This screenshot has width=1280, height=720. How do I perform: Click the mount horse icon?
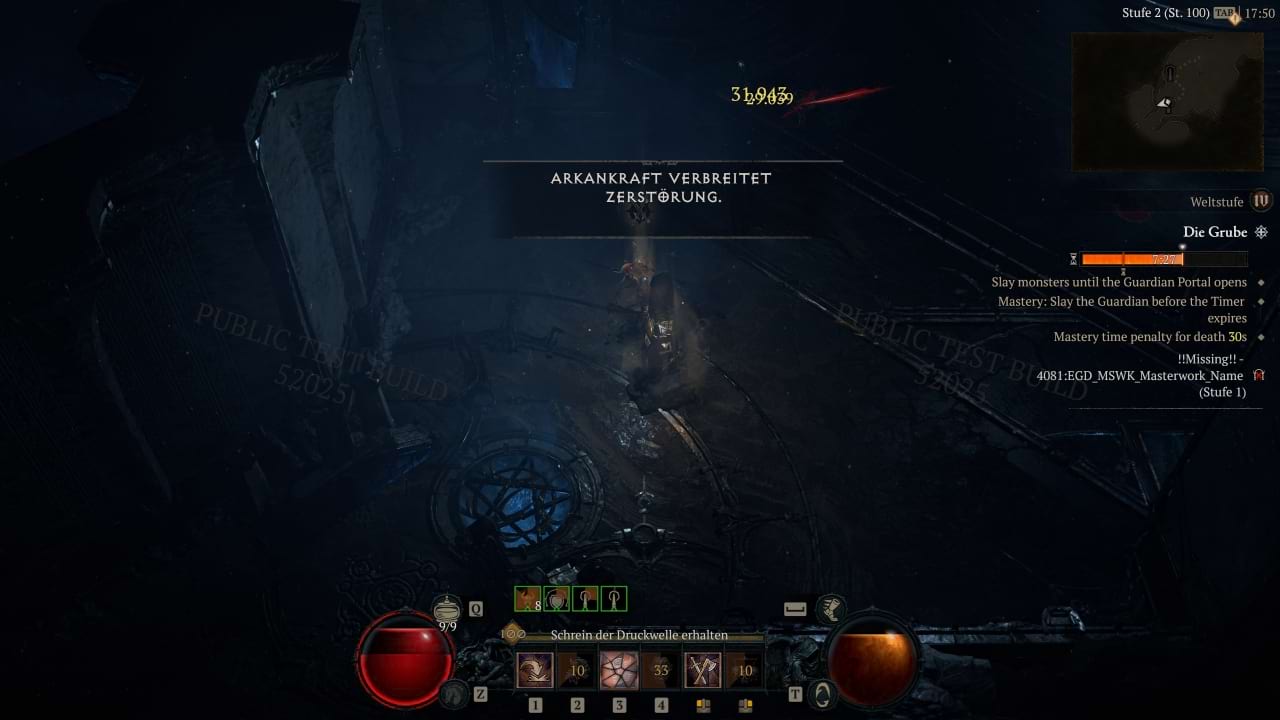click(x=455, y=692)
